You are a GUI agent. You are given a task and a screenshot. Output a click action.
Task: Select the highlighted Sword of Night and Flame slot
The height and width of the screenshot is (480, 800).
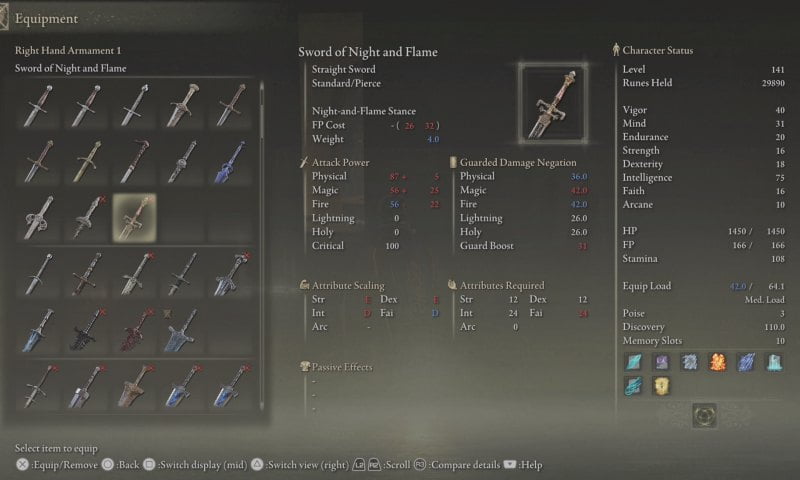[x=133, y=217]
